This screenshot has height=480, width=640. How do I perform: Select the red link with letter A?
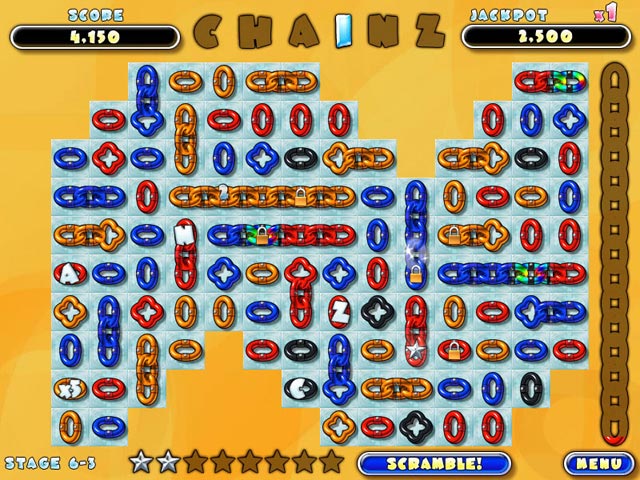tap(70, 272)
